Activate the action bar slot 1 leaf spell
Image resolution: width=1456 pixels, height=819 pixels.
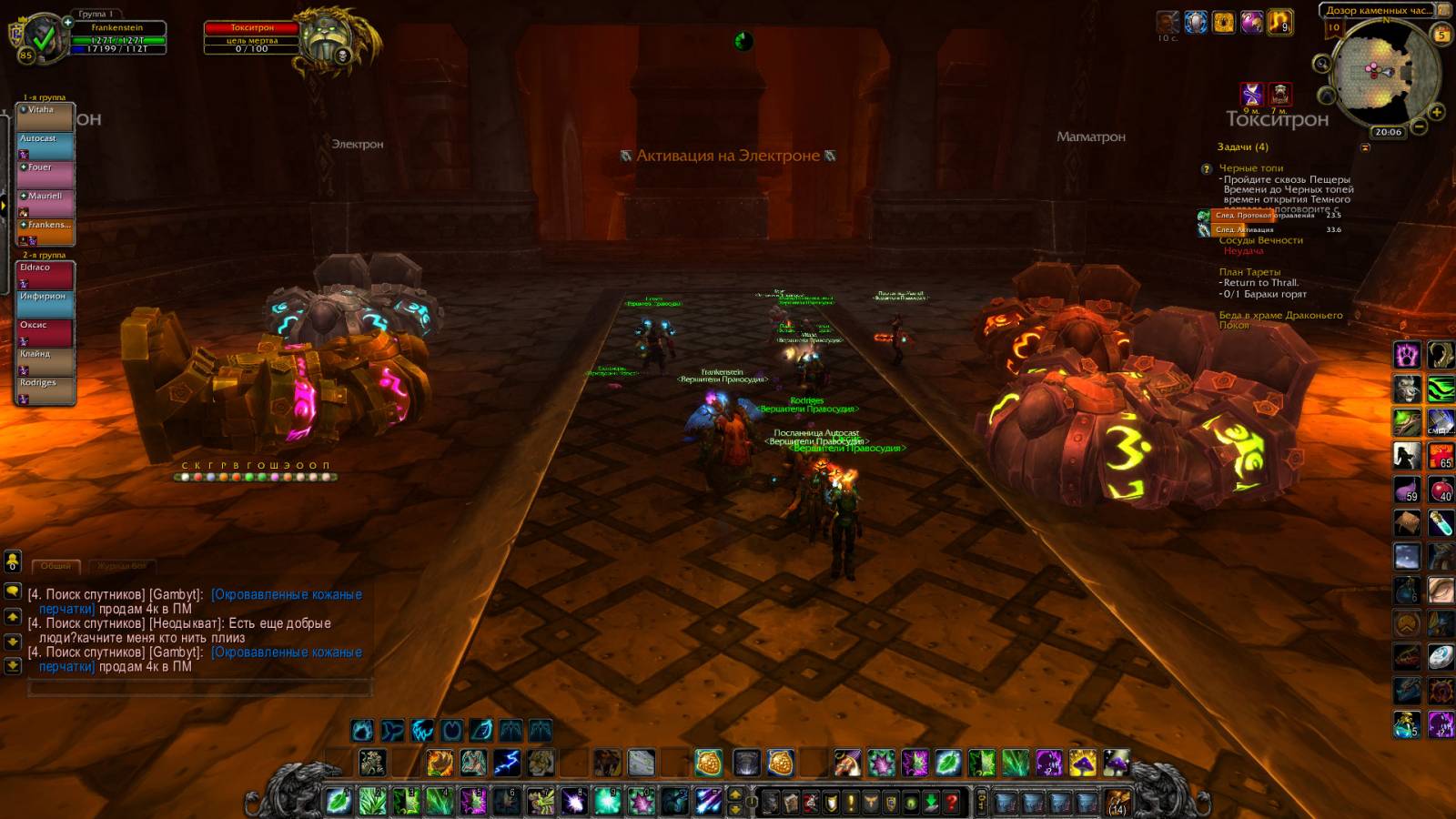[339, 801]
